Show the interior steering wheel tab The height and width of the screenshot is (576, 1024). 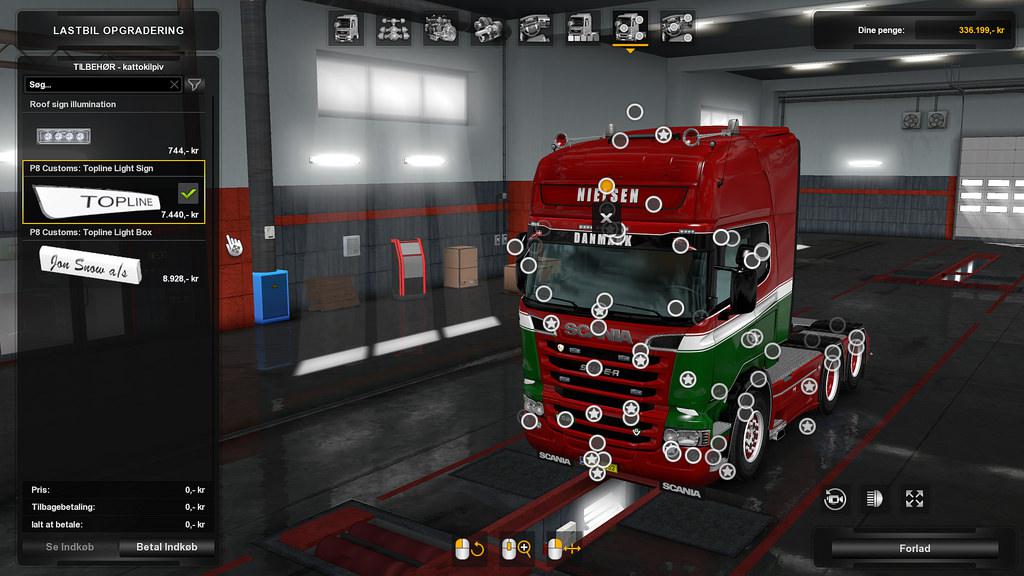pyautogui.click(x=535, y=29)
